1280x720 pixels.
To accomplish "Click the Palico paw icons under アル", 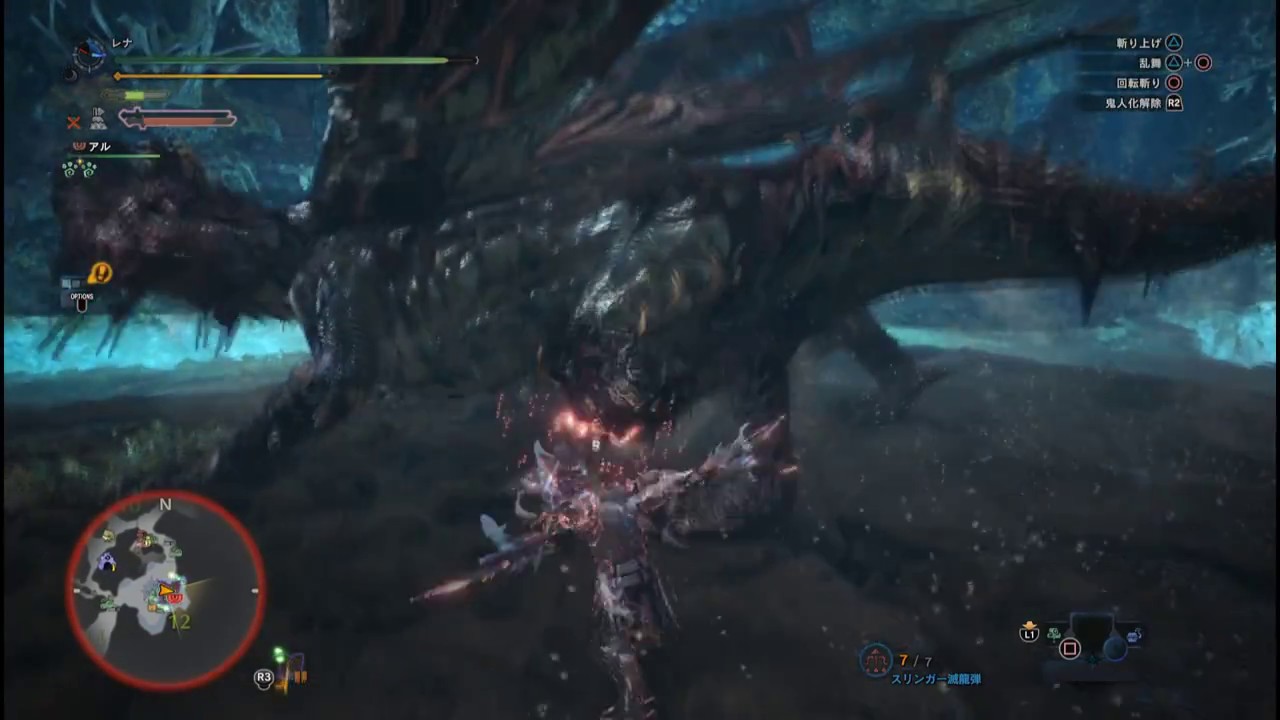I will pos(82,169).
